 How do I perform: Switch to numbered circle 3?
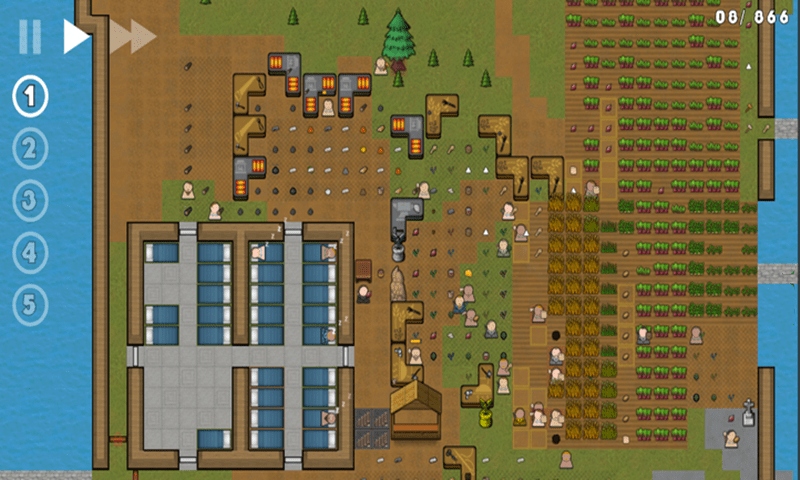click(30, 200)
